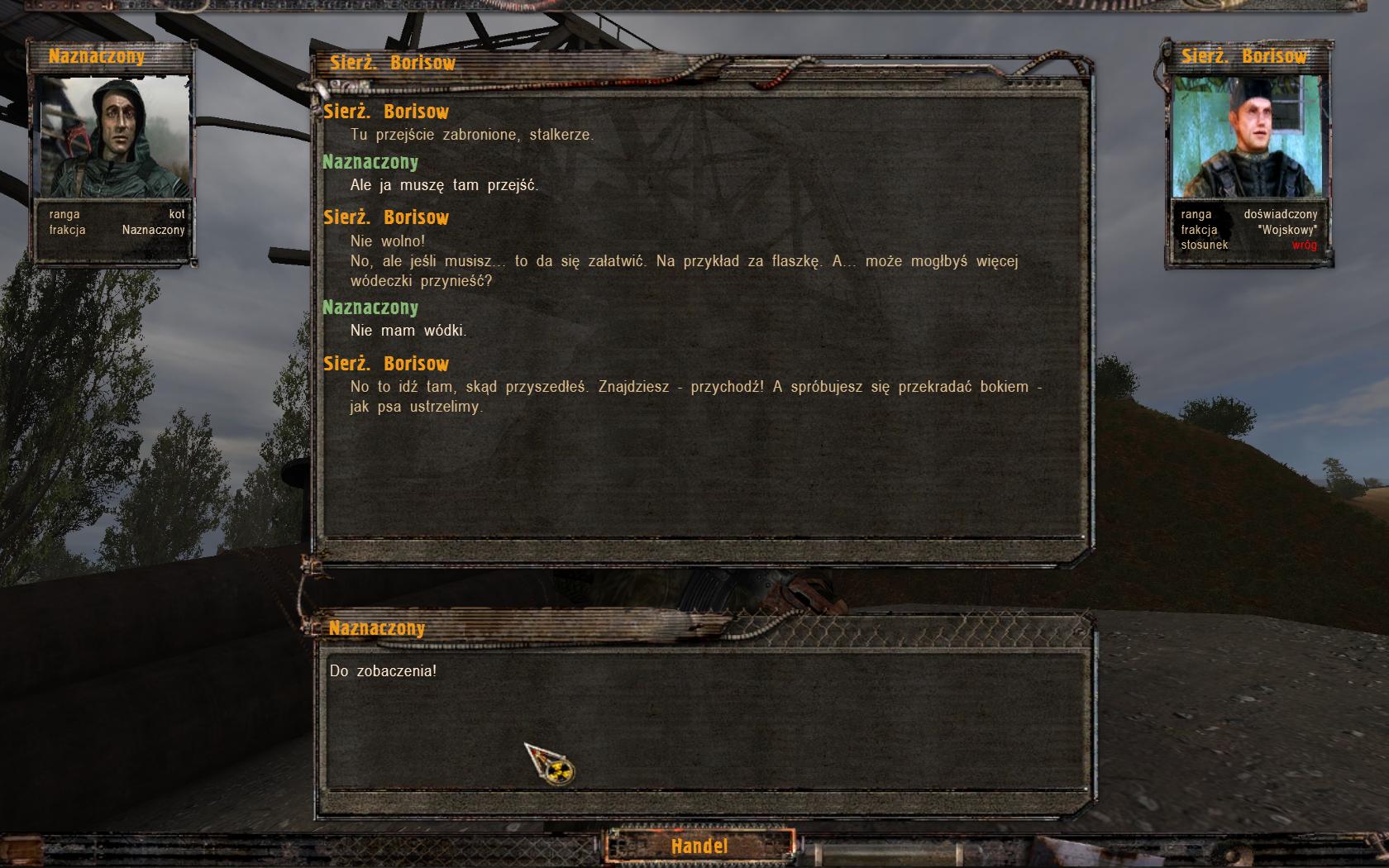Choose the "Do zobaczenia!" reply
Viewport: 1389px width, 868px height.
click(383, 671)
